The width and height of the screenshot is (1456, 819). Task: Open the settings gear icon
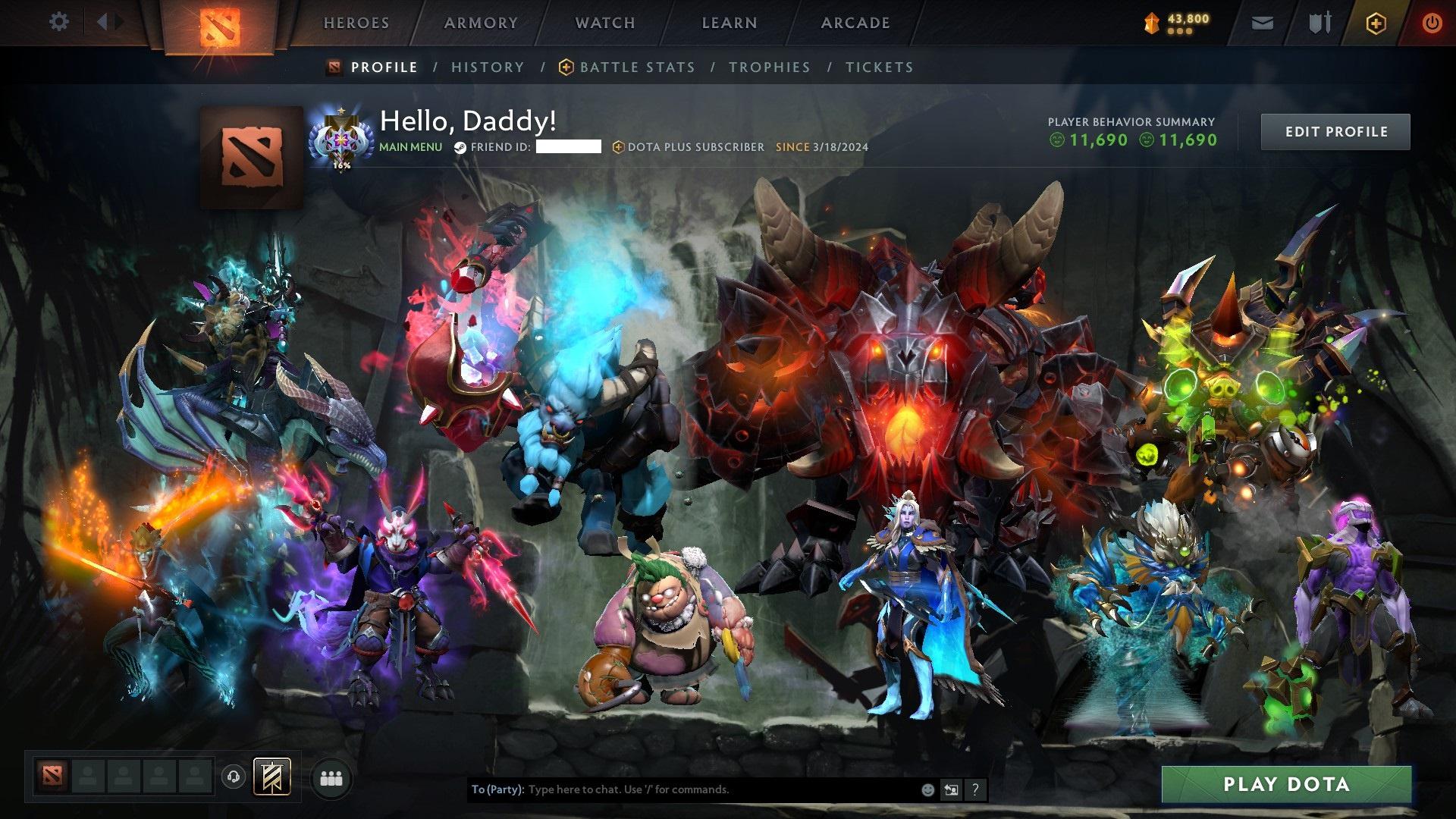pyautogui.click(x=58, y=21)
